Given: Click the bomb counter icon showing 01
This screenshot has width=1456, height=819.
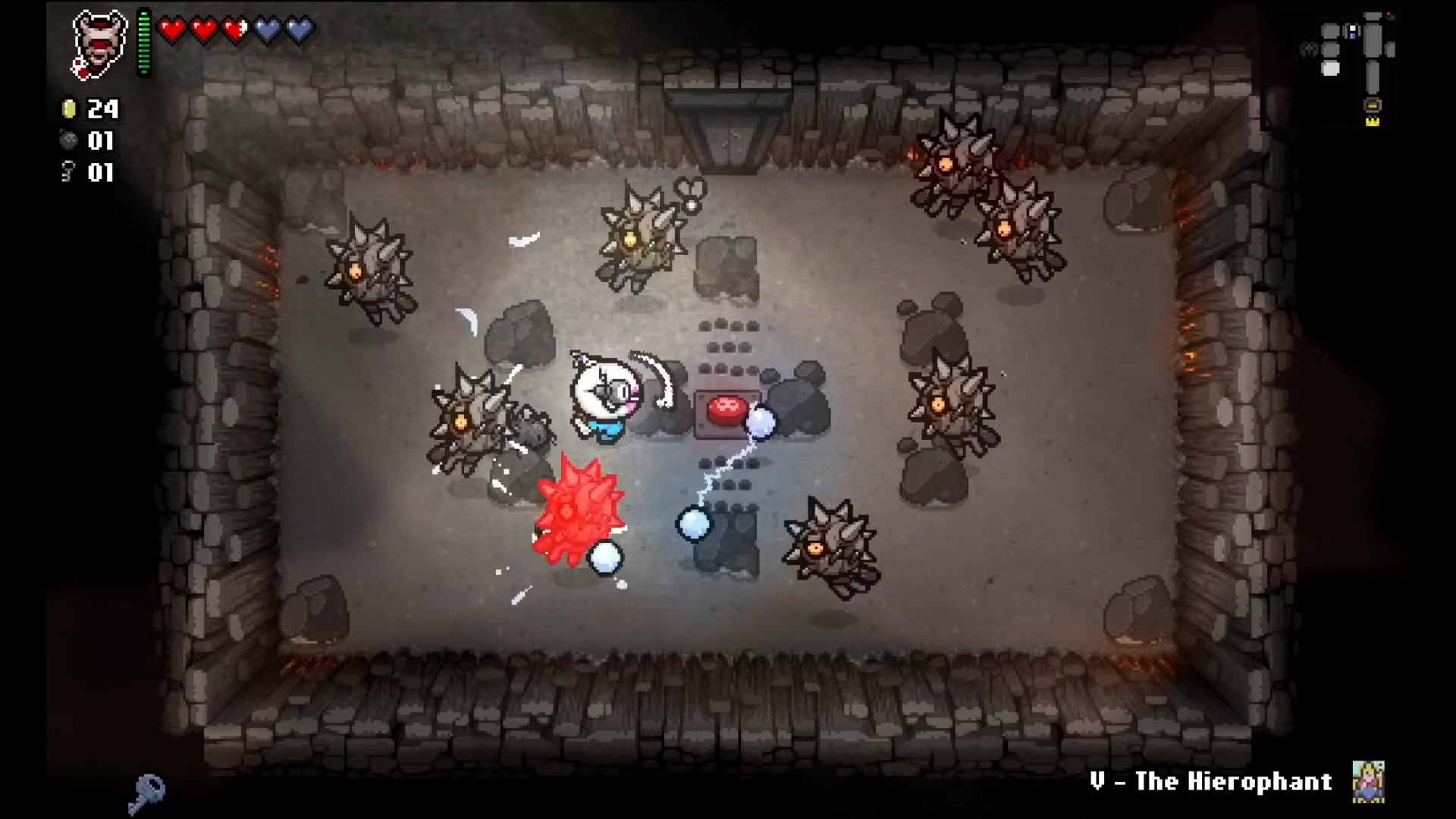Looking at the screenshot, I should click(x=69, y=141).
